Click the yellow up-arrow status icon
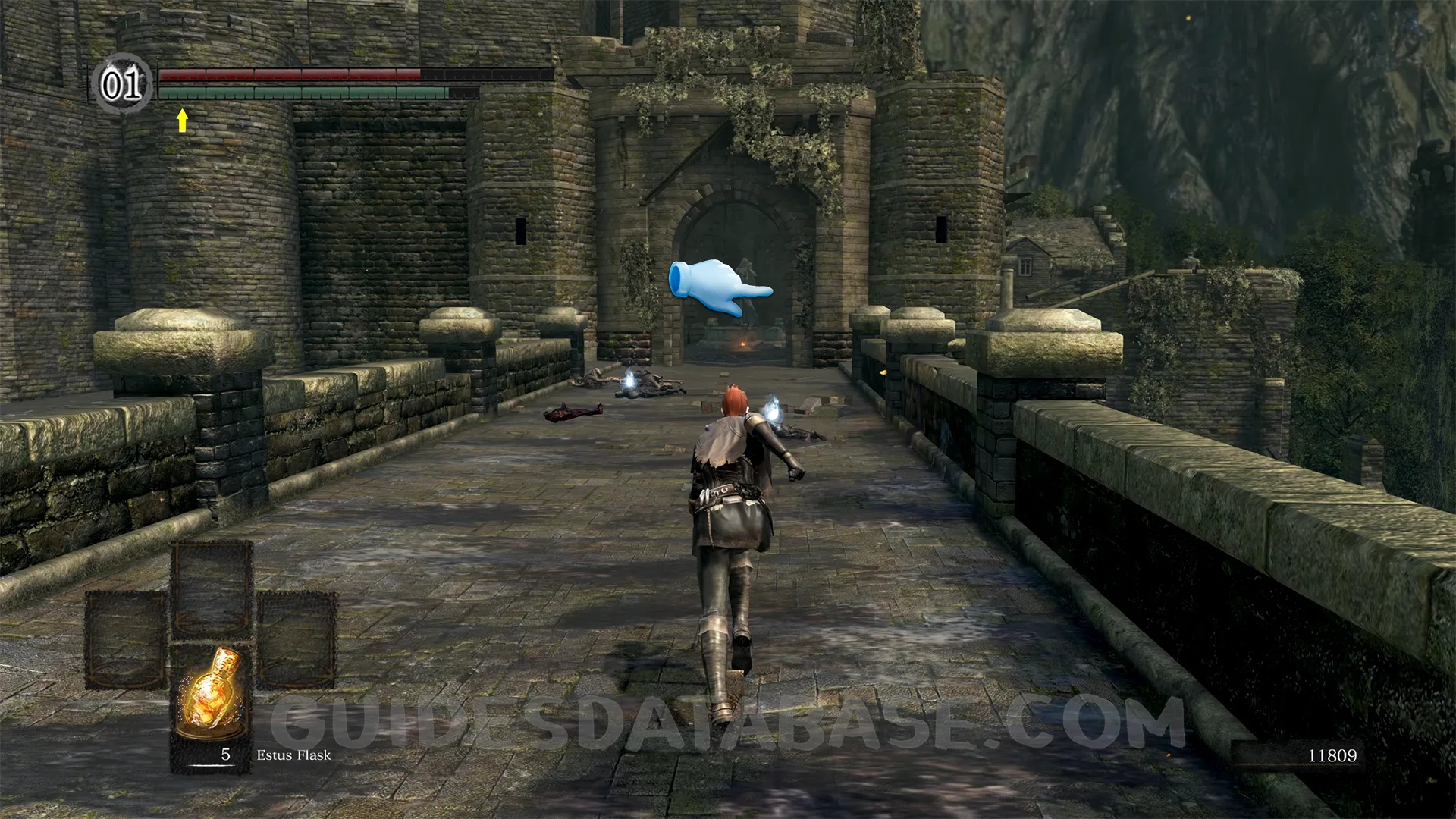Viewport: 1456px width, 819px height. pyautogui.click(x=182, y=120)
